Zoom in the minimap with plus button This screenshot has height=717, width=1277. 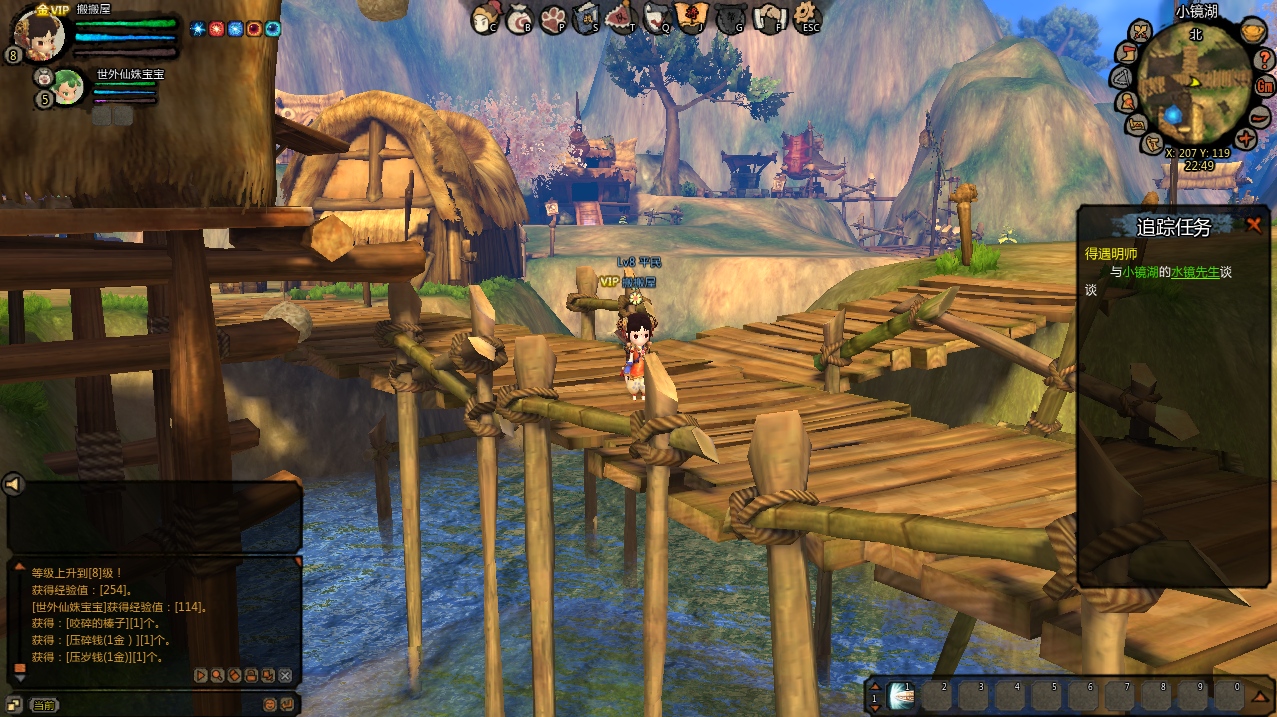point(1246,138)
